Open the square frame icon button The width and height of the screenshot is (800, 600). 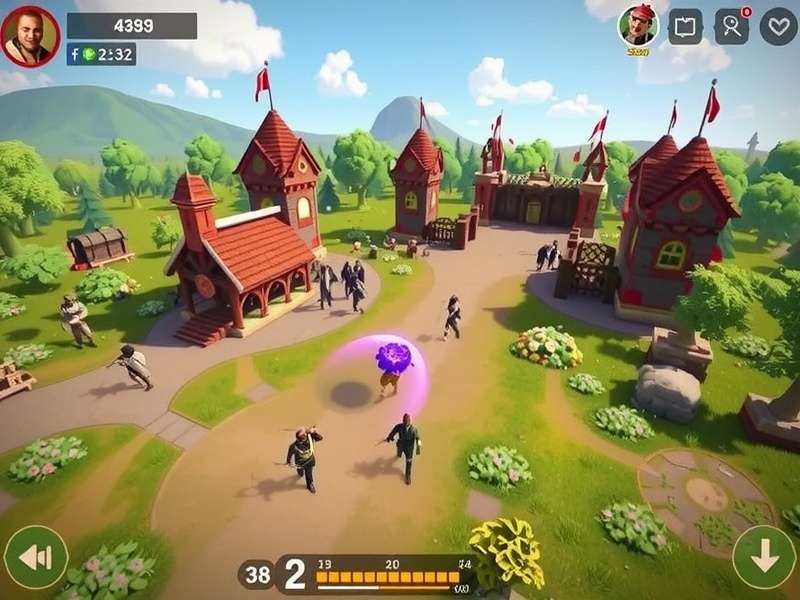pos(685,27)
